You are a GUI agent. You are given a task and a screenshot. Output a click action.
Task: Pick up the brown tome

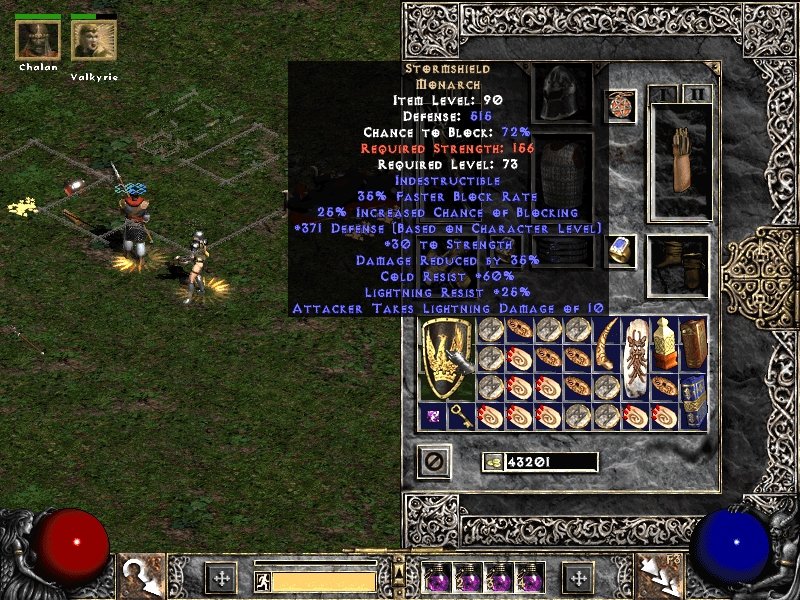pos(693,345)
